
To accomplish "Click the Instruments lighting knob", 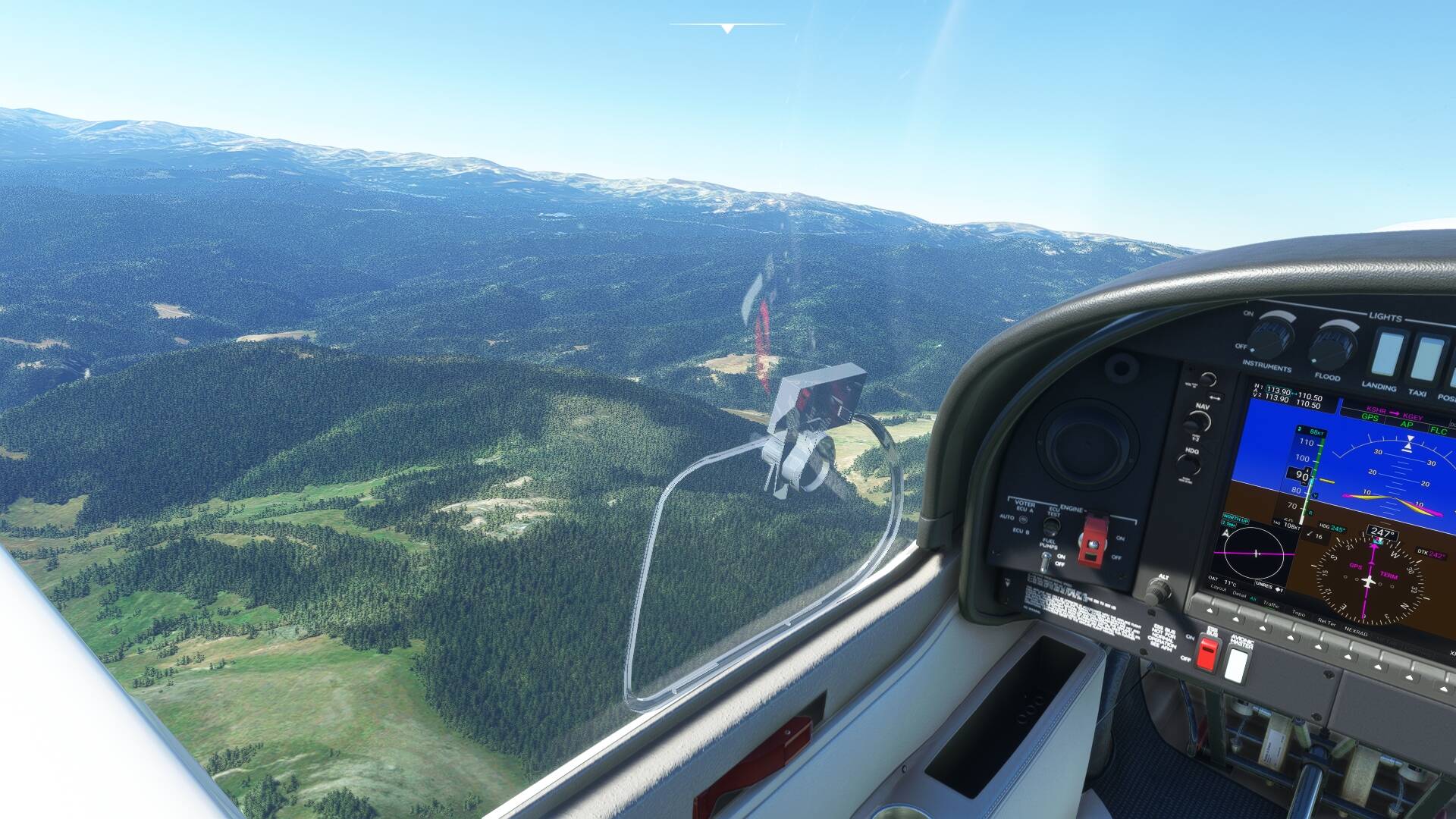I will pos(1270,337).
